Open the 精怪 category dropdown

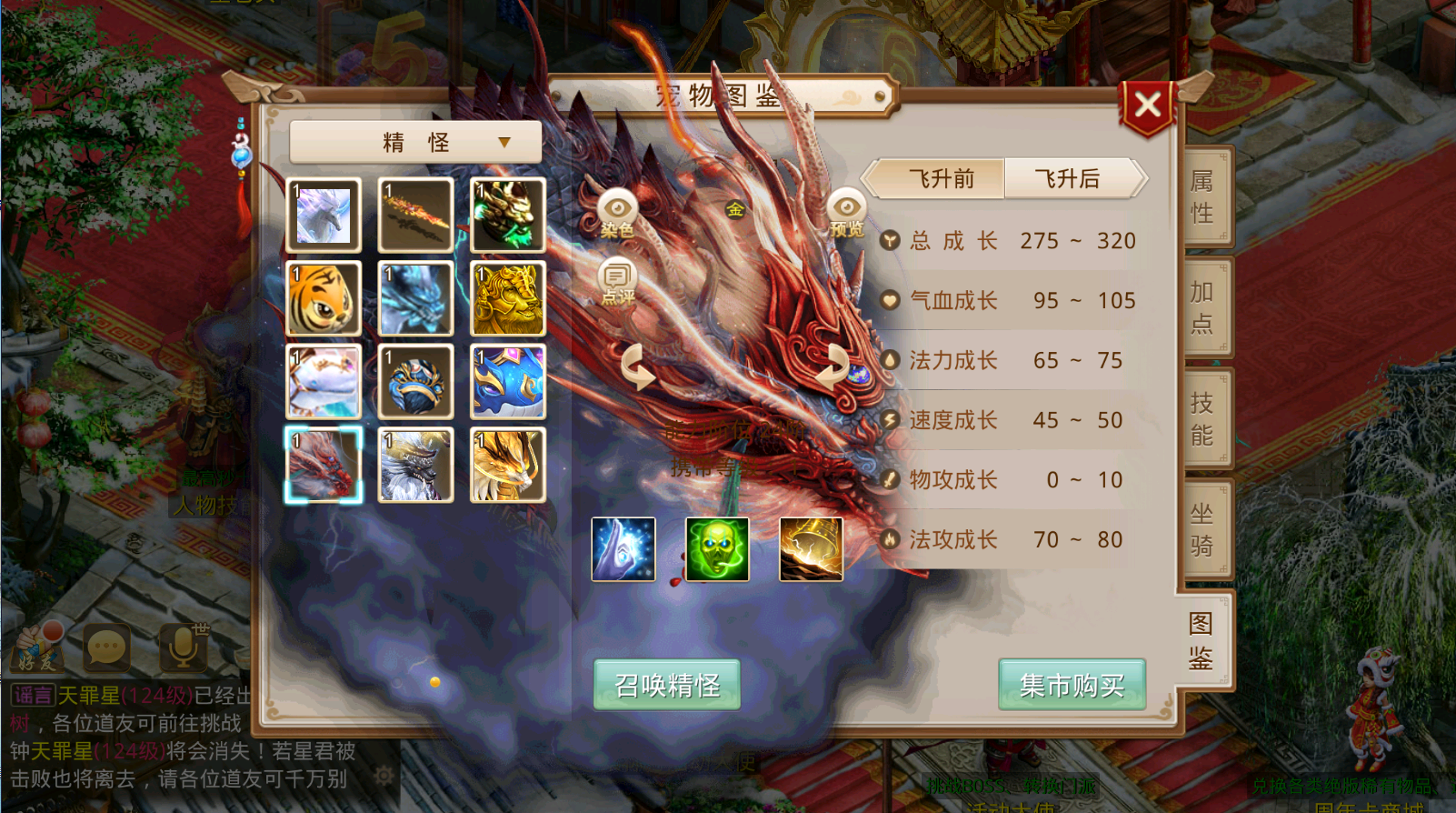pyautogui.click(x=414, y=141)
